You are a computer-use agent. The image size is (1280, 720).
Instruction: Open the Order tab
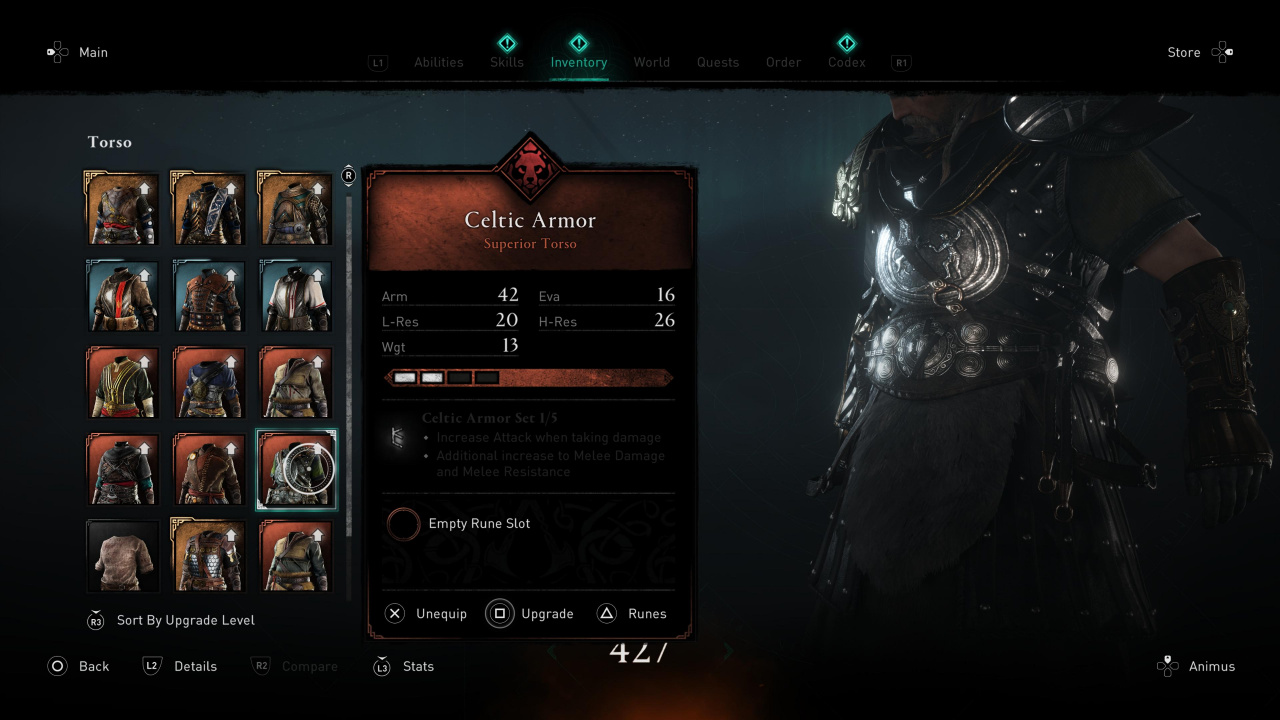coord(784,62)
